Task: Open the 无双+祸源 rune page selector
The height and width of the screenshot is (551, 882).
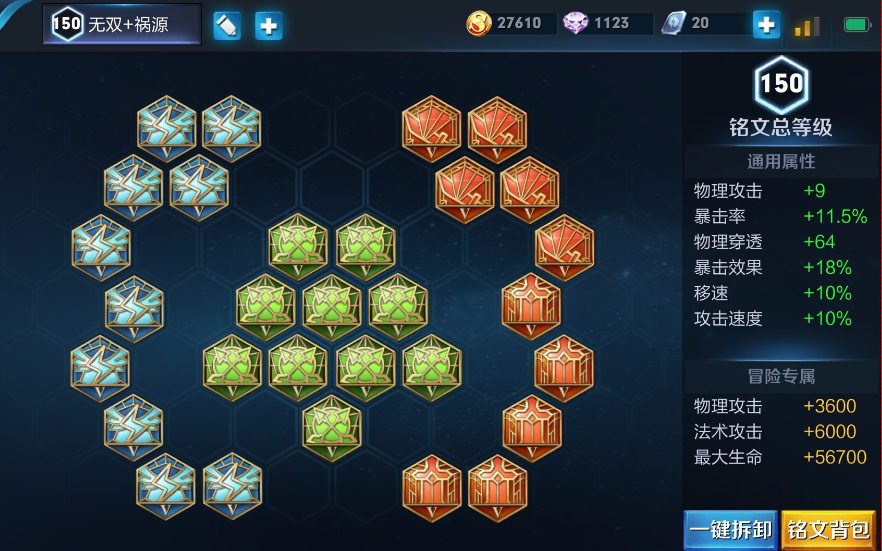Action: [122, 25]
